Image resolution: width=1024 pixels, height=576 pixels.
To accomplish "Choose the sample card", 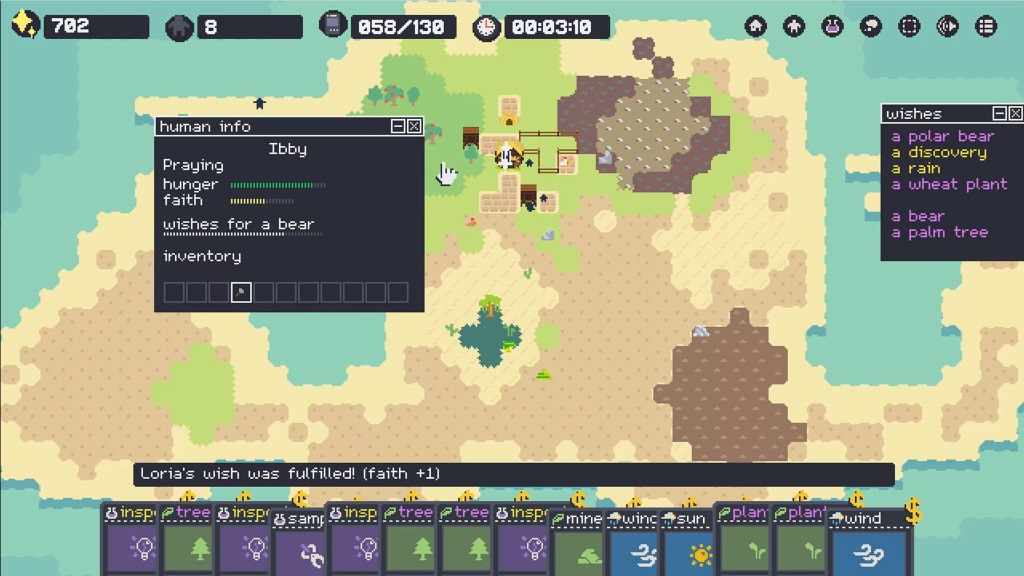I will (300, 547).
